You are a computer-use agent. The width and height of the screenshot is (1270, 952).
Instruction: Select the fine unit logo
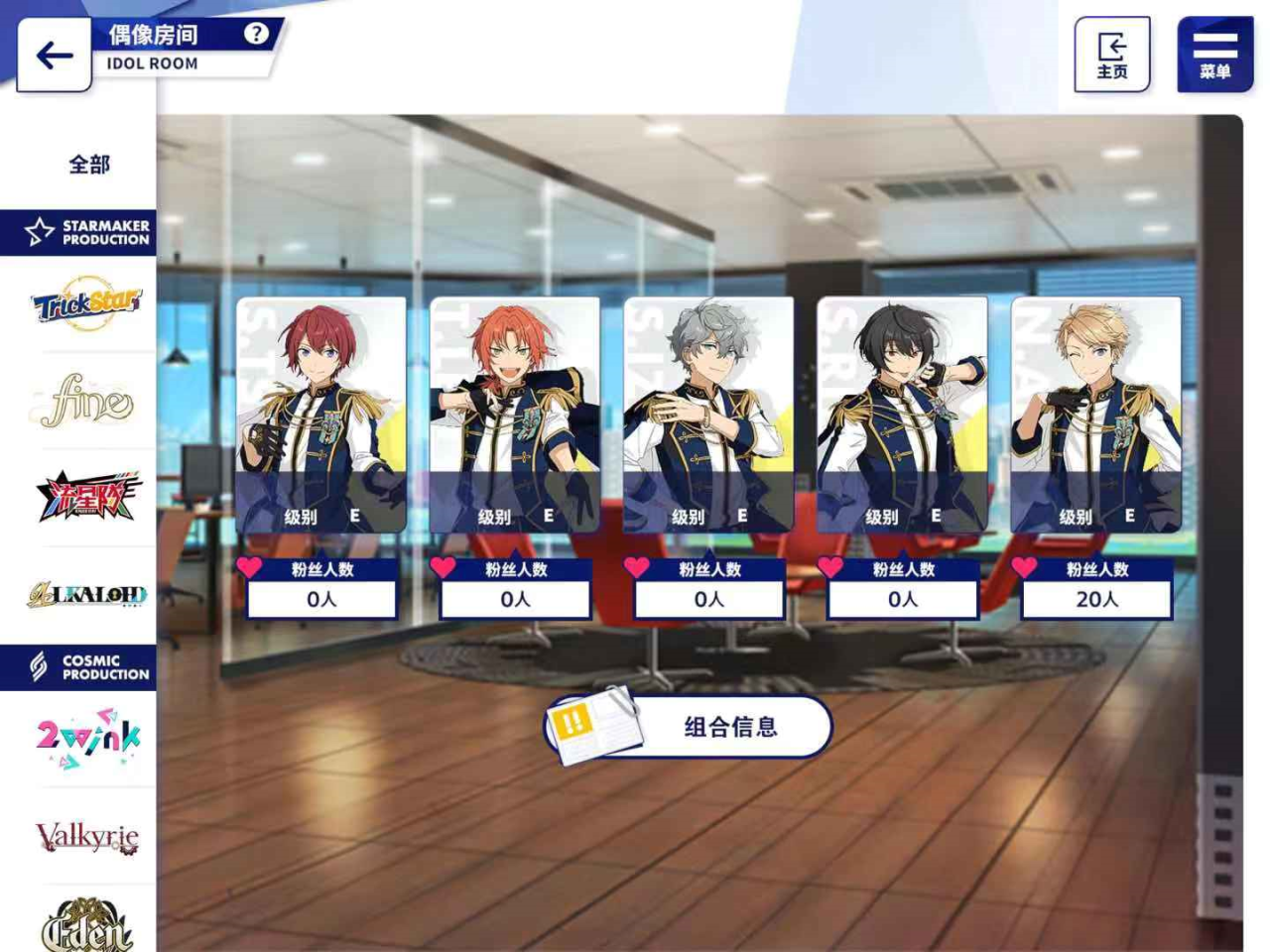pyautogui.click(x=87, y=399)
